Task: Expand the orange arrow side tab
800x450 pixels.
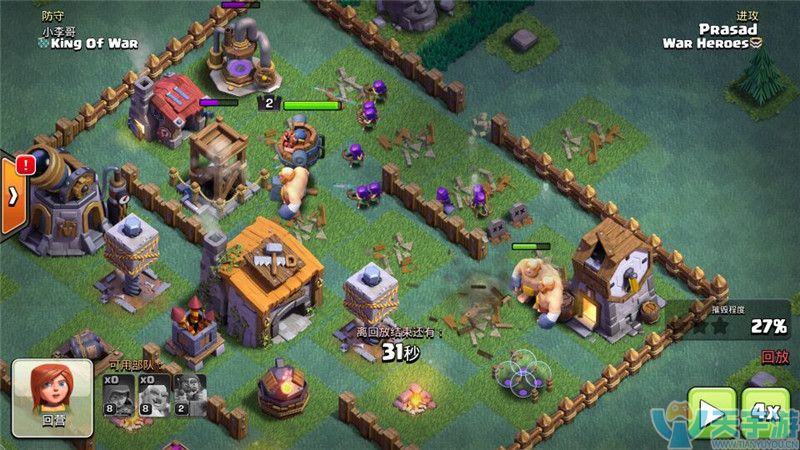Action: point(12,195)
